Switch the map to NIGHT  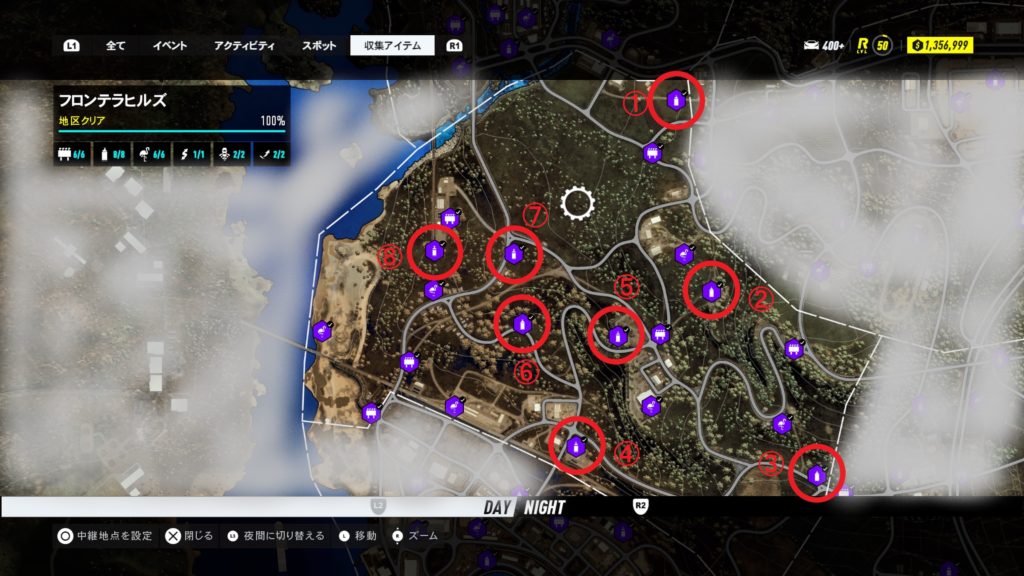[x=544, y=507]
